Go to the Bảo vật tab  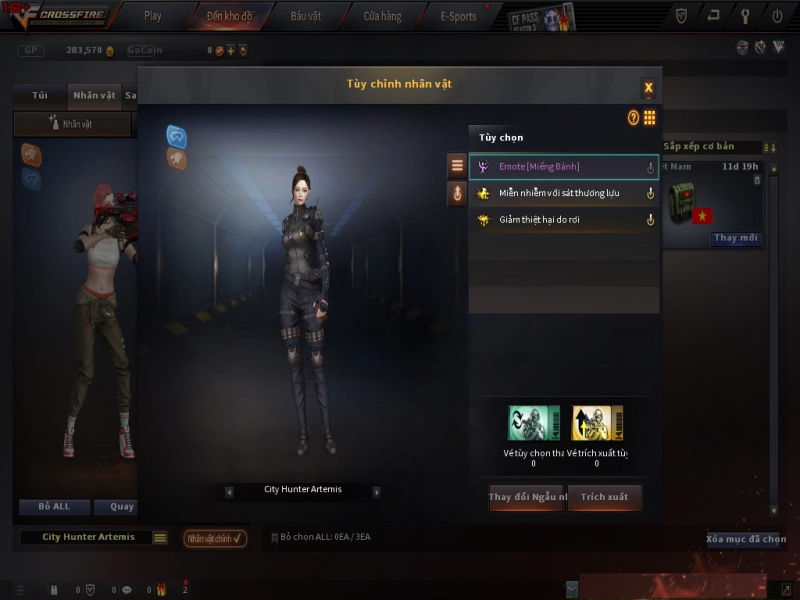pos(306,16)
